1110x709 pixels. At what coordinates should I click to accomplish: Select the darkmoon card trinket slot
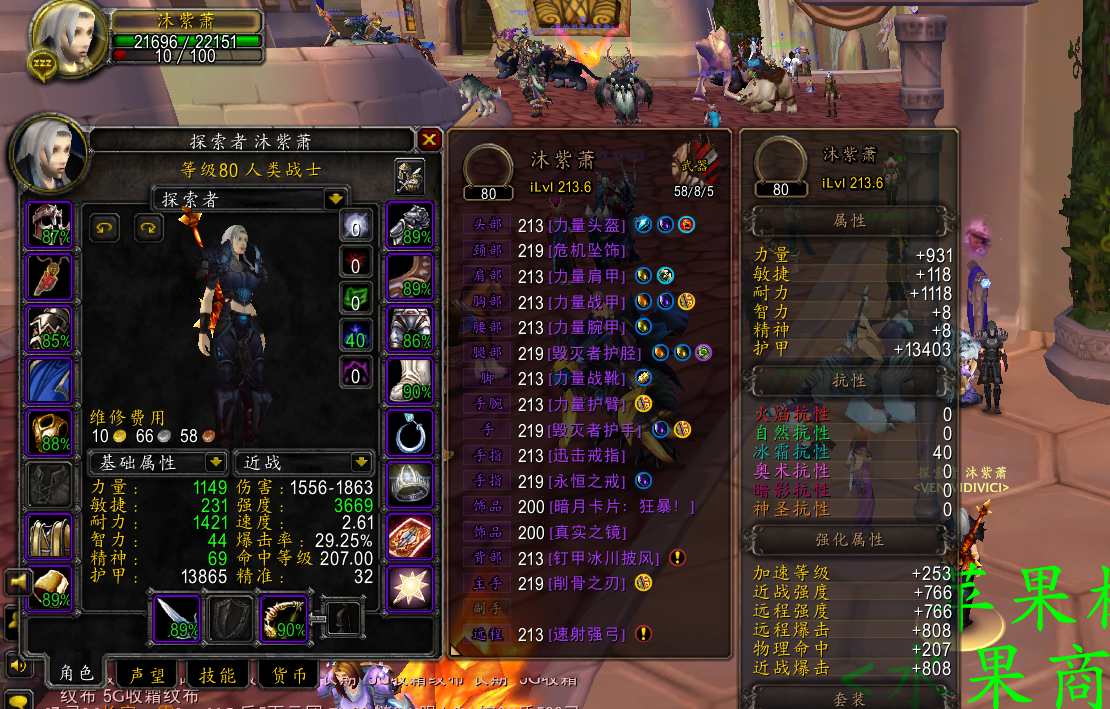click(409, 537)
